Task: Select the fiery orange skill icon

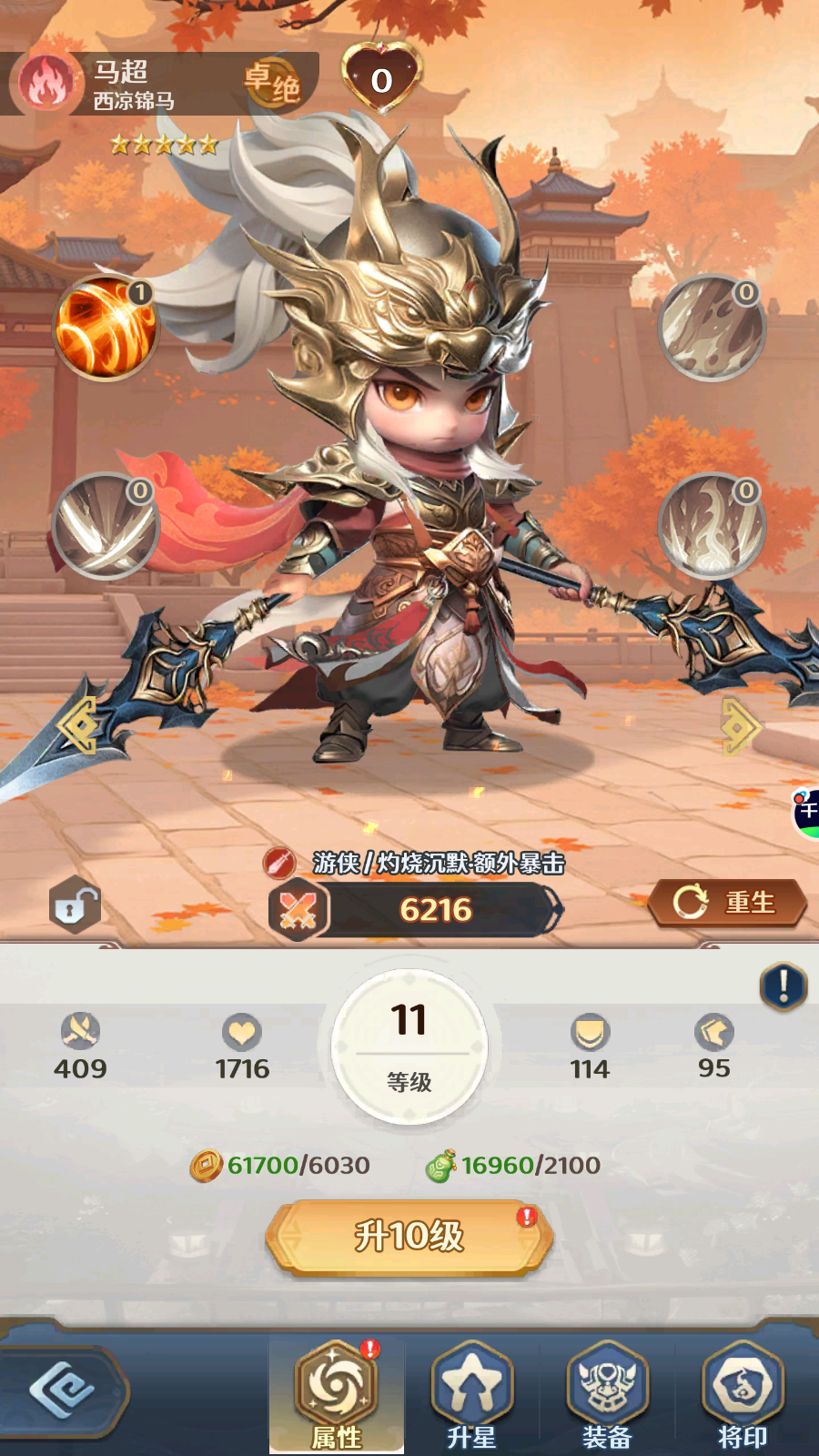Action: coord(105,328)
